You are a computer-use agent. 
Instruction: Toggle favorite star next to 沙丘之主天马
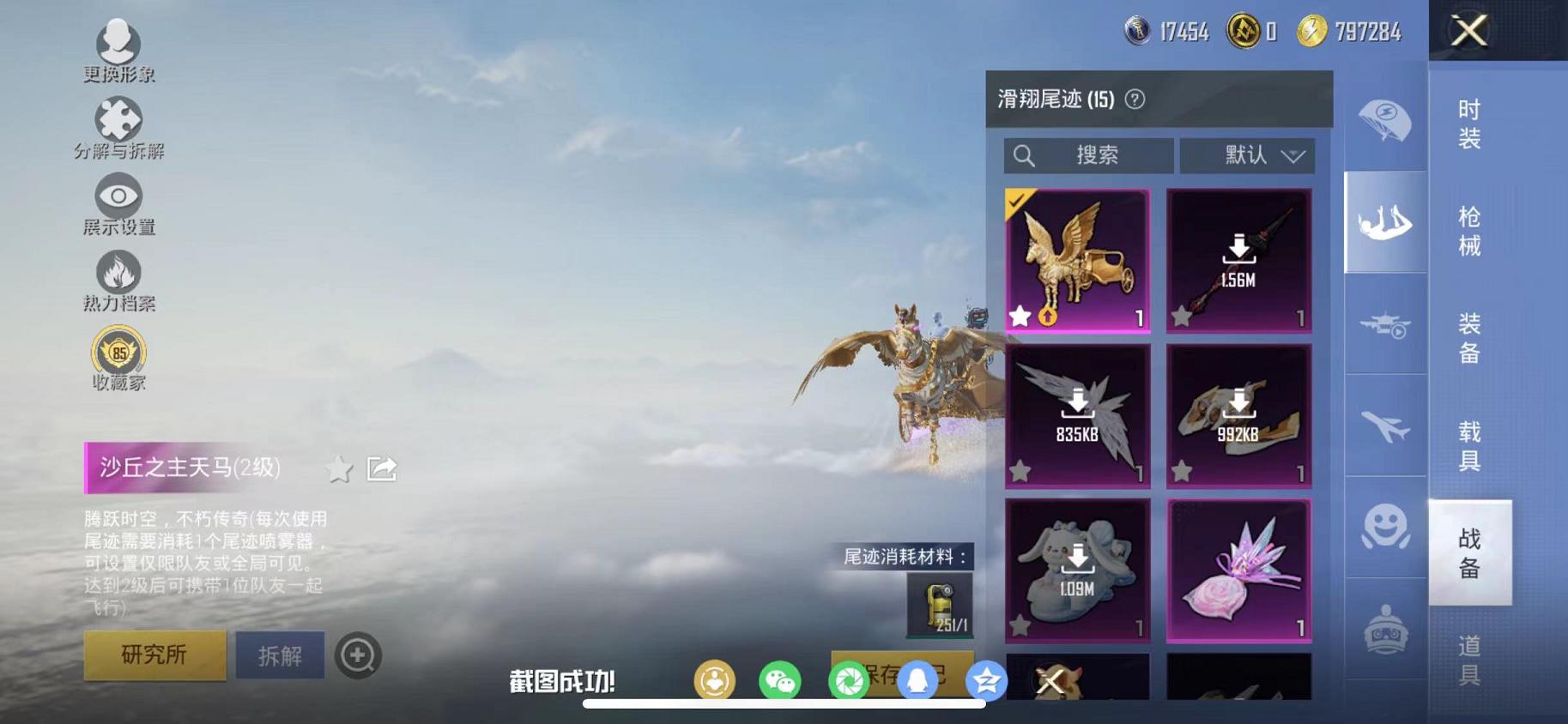point(339,469)
